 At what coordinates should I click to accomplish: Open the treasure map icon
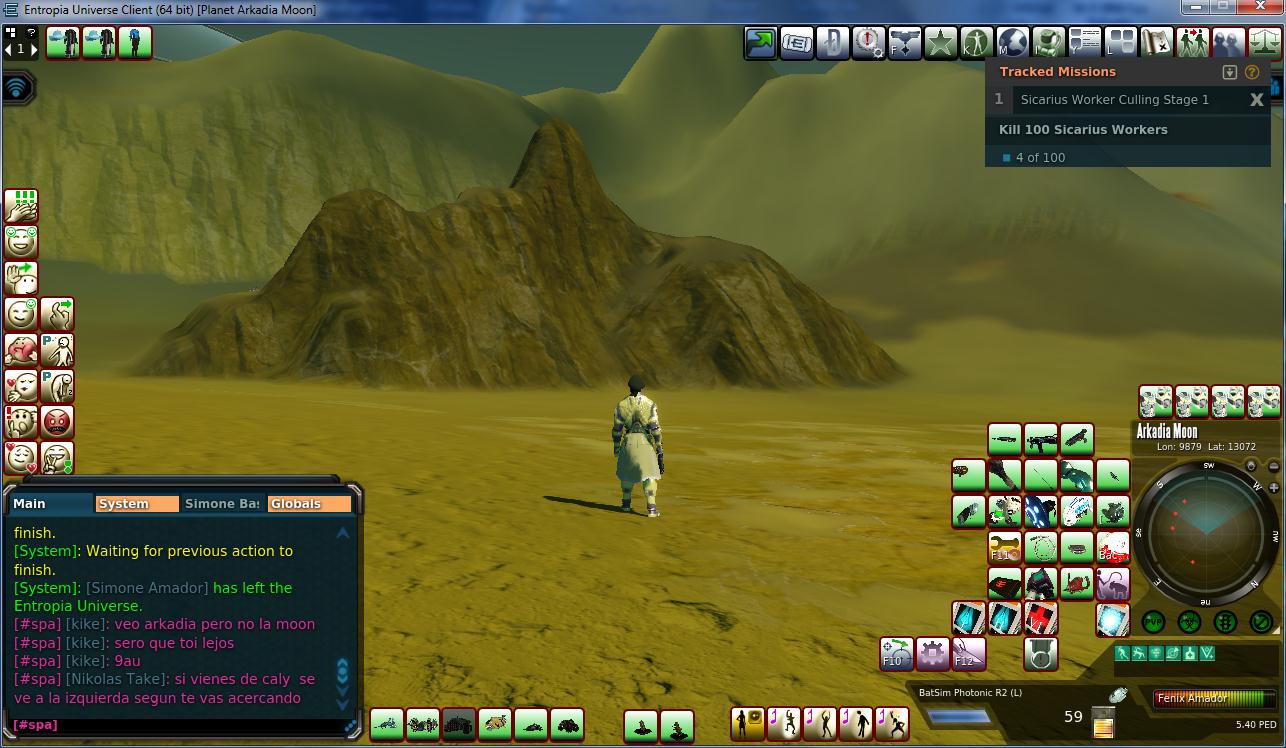tap(1156, 43)
